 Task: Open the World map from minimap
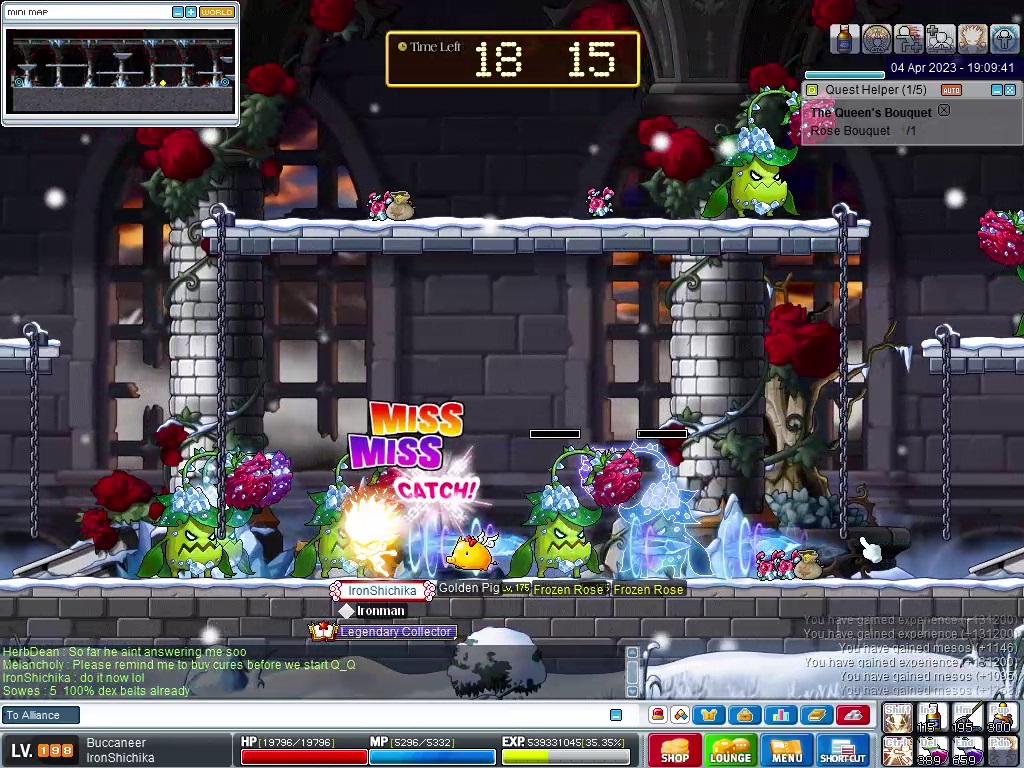click(x=216, y=12)
